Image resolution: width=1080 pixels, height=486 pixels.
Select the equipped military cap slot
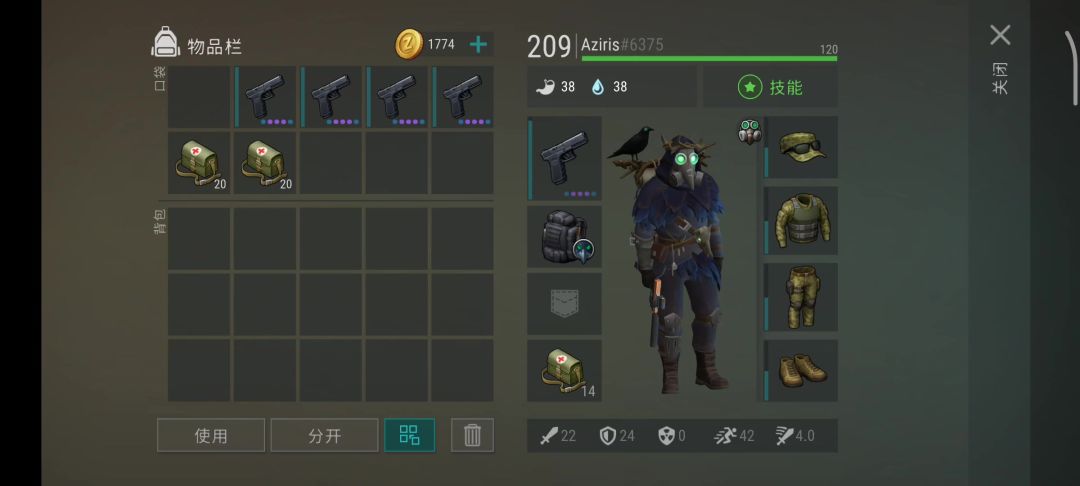pos(801,147)
